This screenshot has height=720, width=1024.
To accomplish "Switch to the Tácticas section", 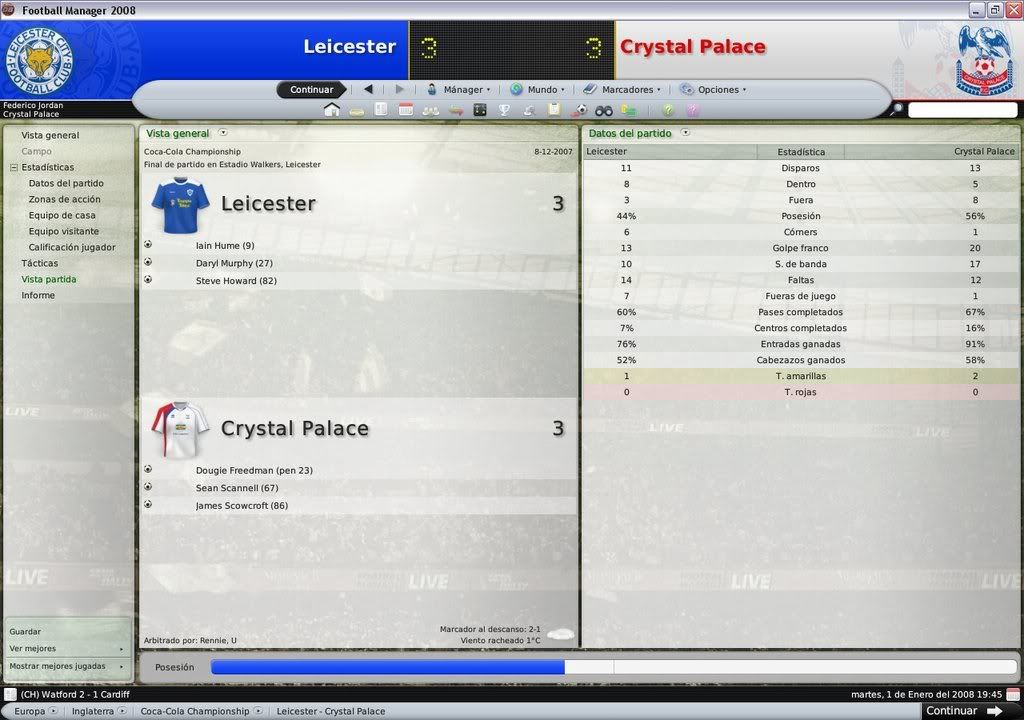I will tap(40, 263).
